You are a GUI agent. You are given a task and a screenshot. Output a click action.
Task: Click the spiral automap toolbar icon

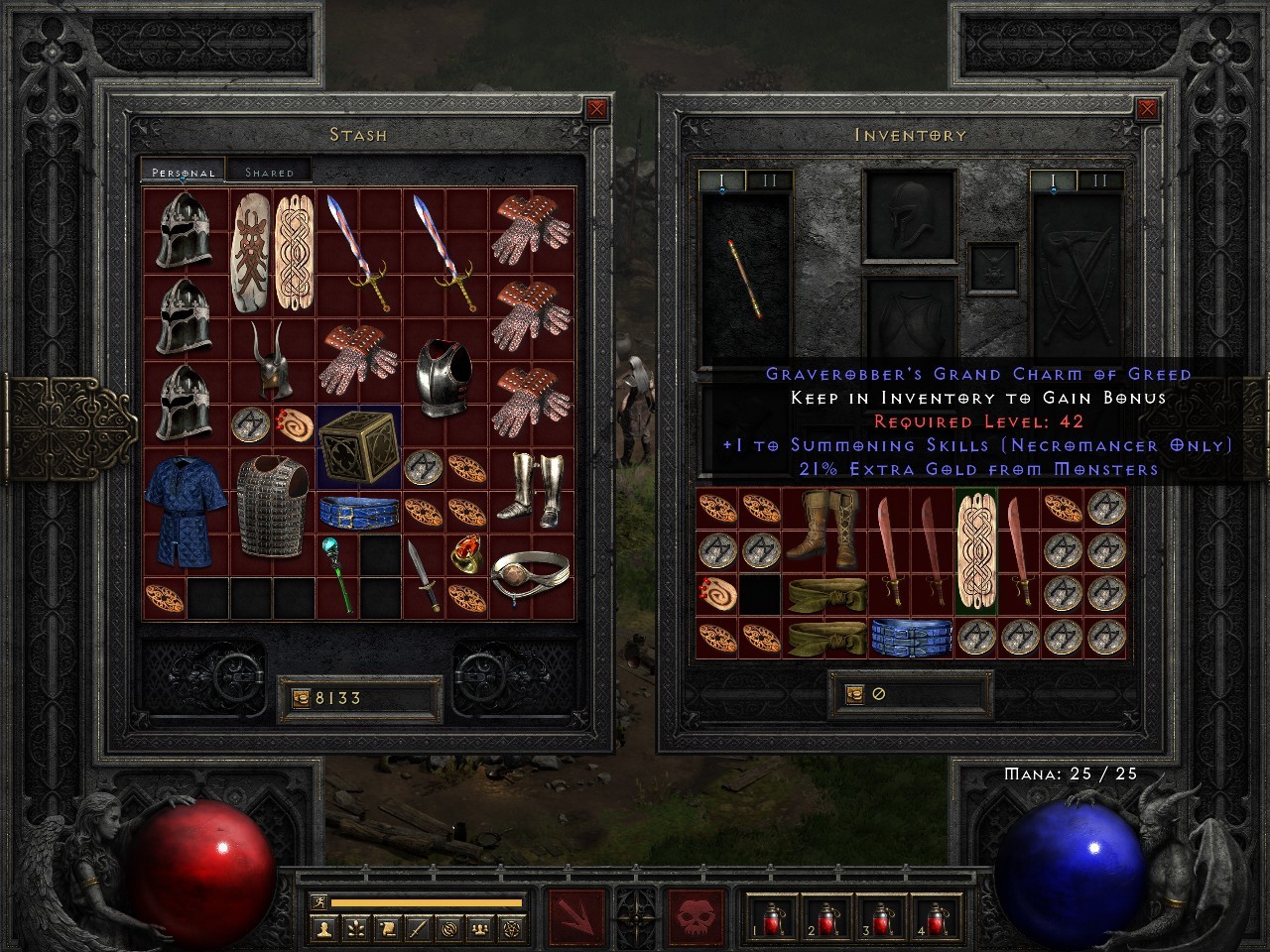pyautogui.click(x=448, y=927)
